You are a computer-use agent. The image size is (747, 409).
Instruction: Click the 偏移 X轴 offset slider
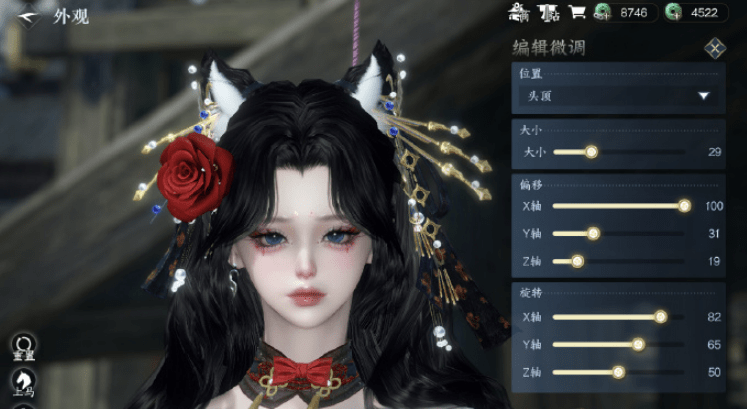(x=684, y=206)
